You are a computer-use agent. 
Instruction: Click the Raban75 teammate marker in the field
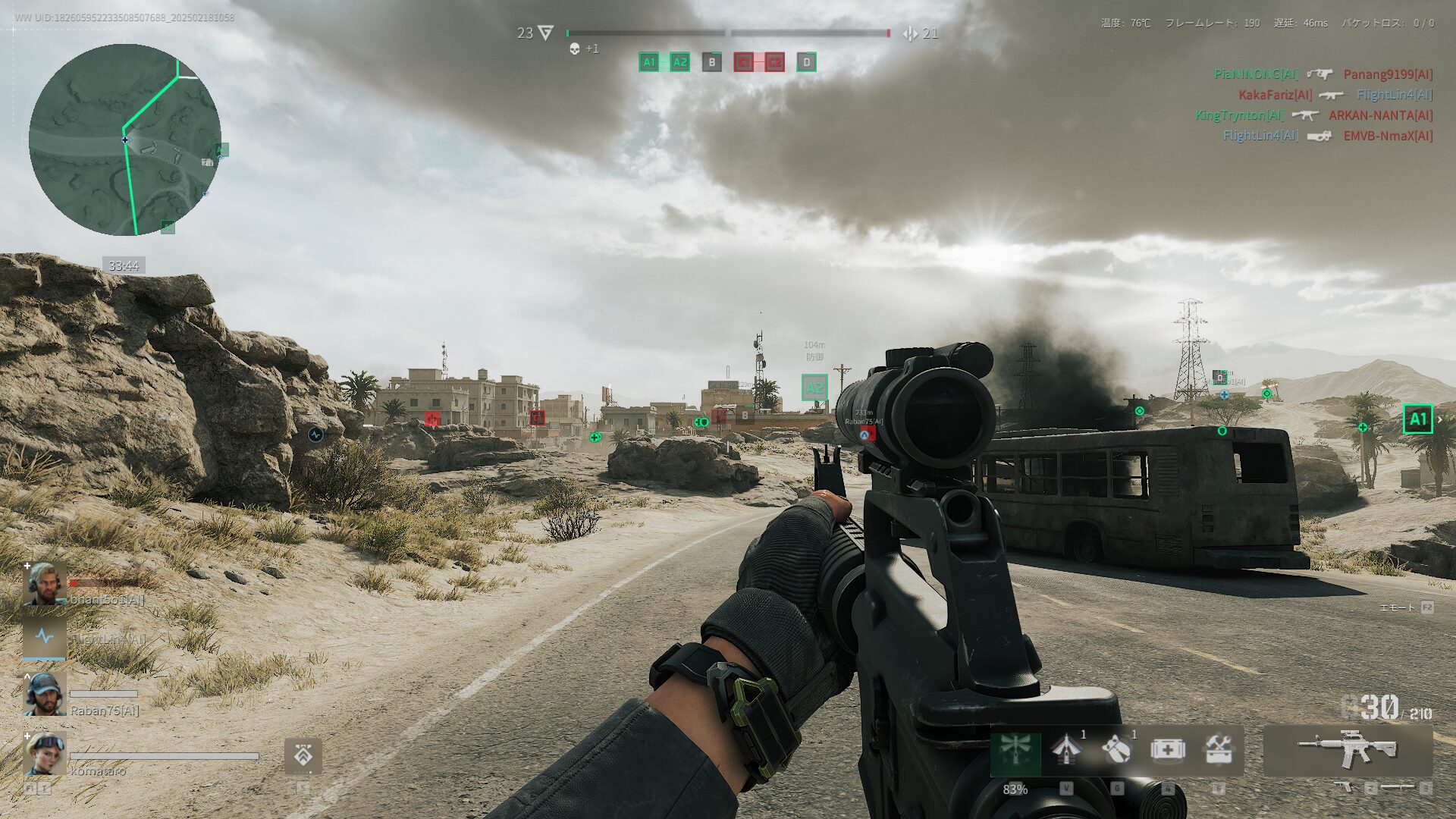point(865,434)
